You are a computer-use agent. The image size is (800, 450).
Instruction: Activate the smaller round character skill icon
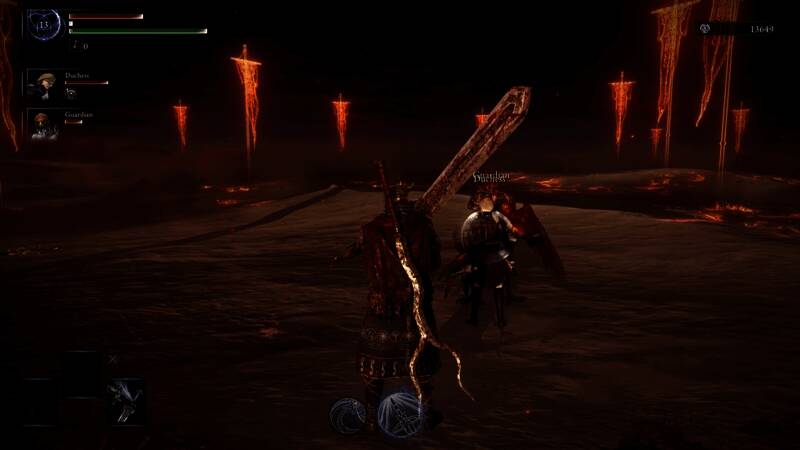coord(347,413)
